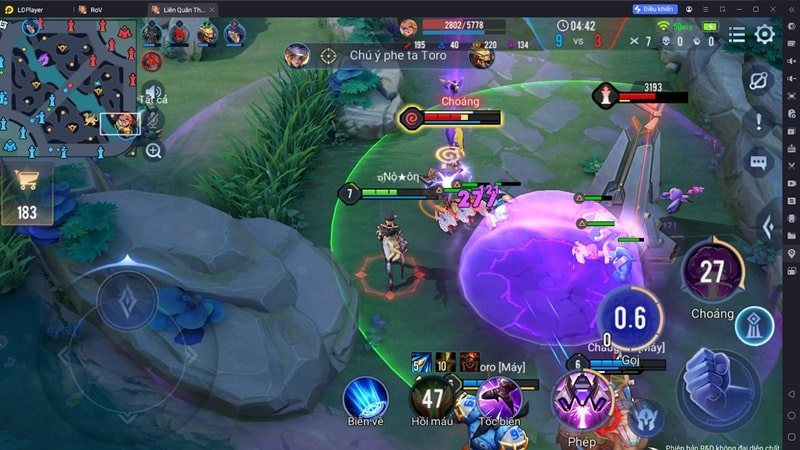800x450 pixels.
Task: Tap the Gọi skill on cooldown
Action: 630,319
